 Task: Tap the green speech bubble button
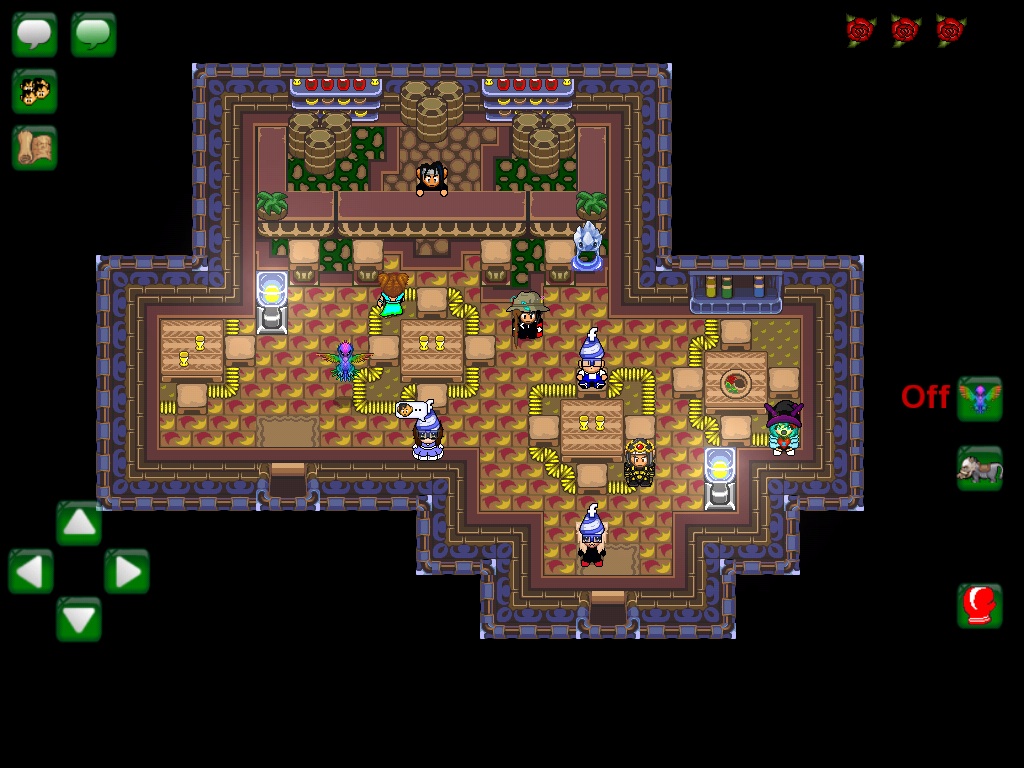pos(93,34)
